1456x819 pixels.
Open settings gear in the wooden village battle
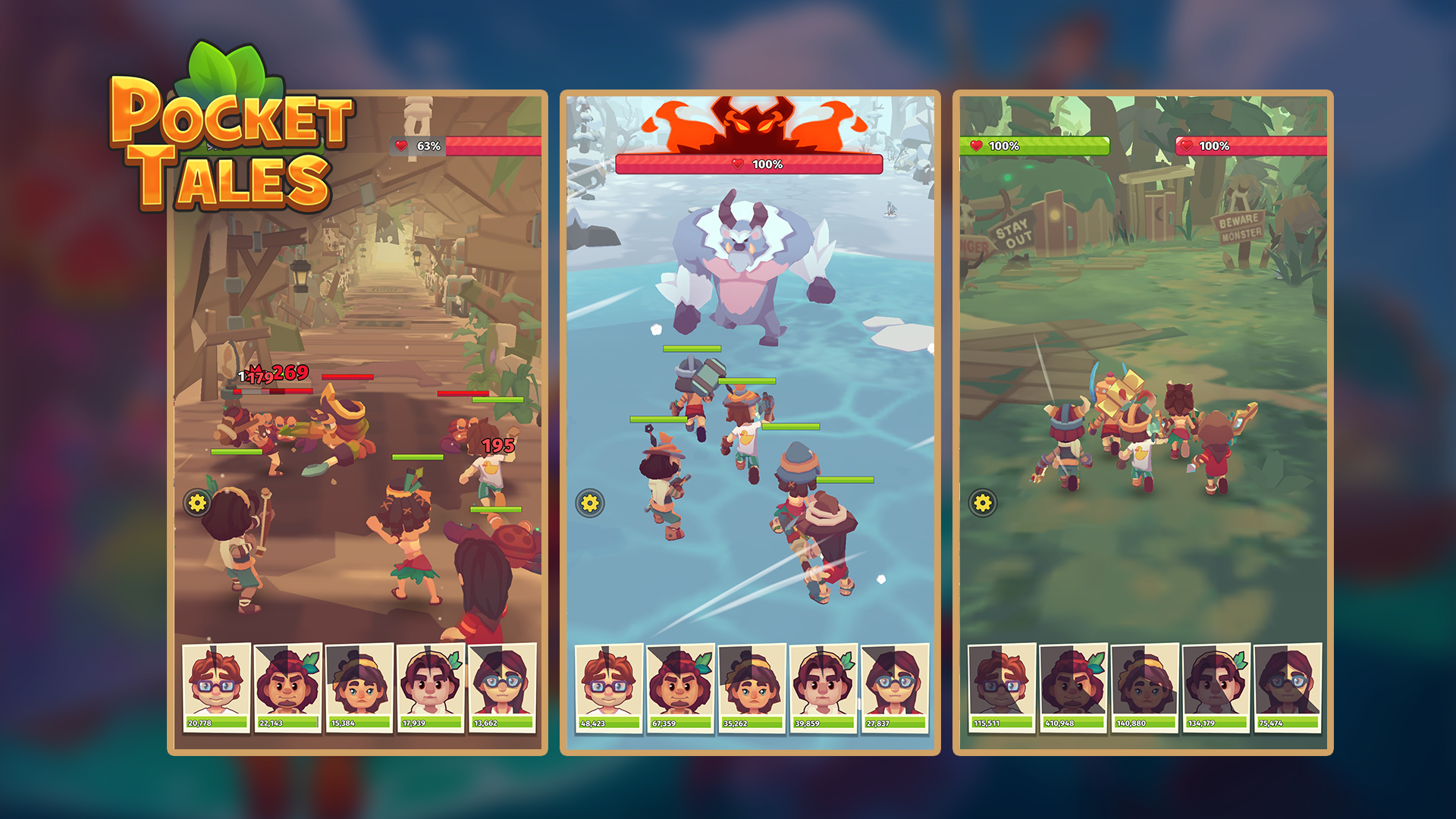[197, 503]
